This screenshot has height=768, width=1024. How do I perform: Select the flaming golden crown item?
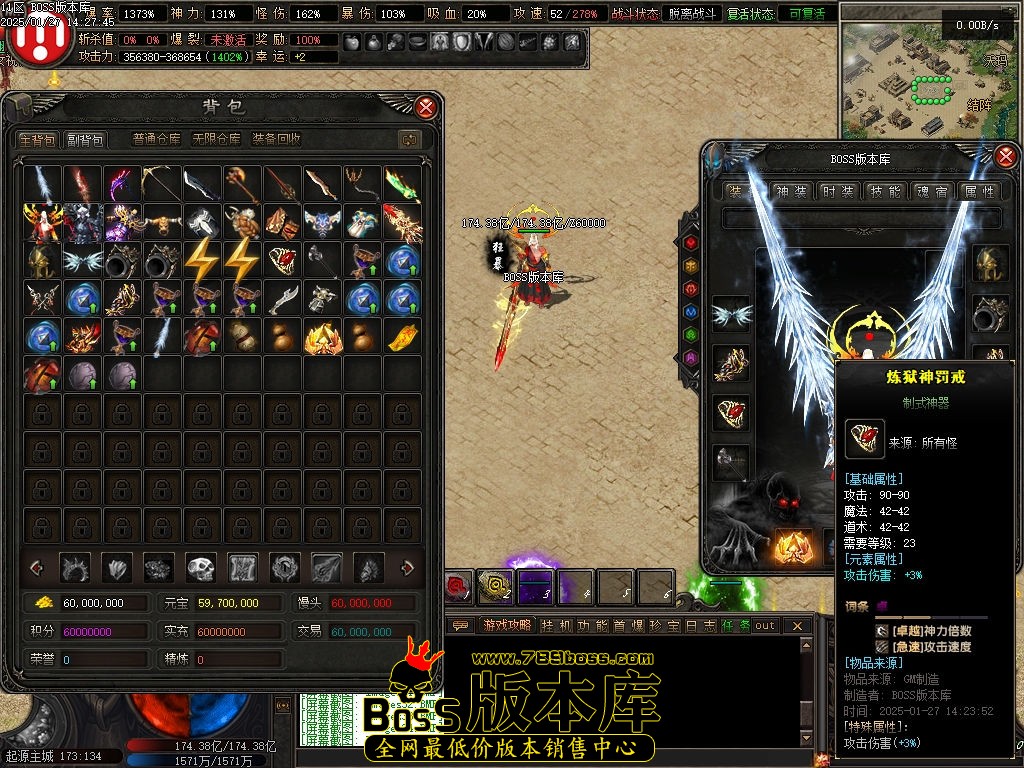tap(322, 337)
